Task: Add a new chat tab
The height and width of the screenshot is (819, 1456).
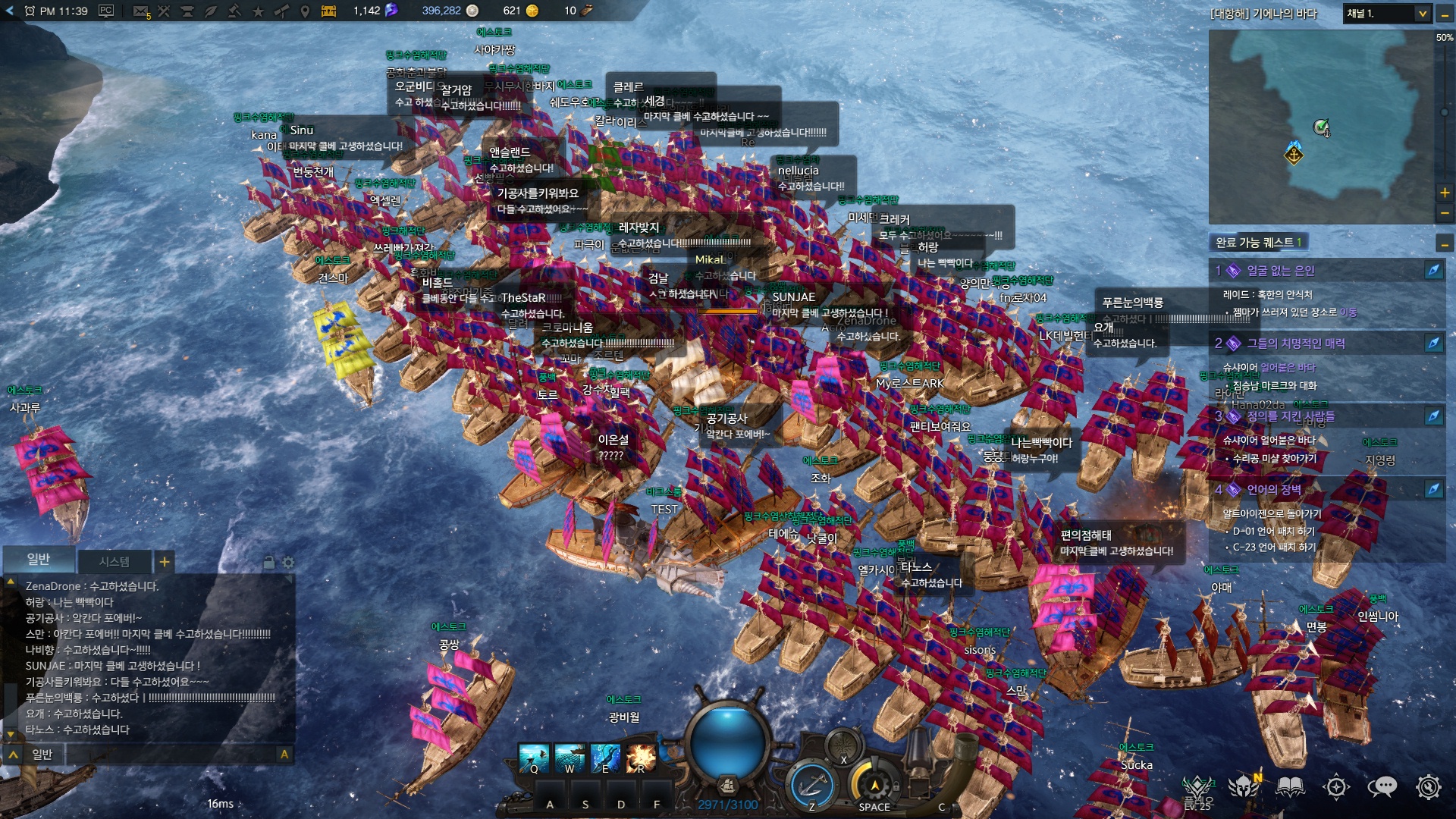Action: coord(165,562)
